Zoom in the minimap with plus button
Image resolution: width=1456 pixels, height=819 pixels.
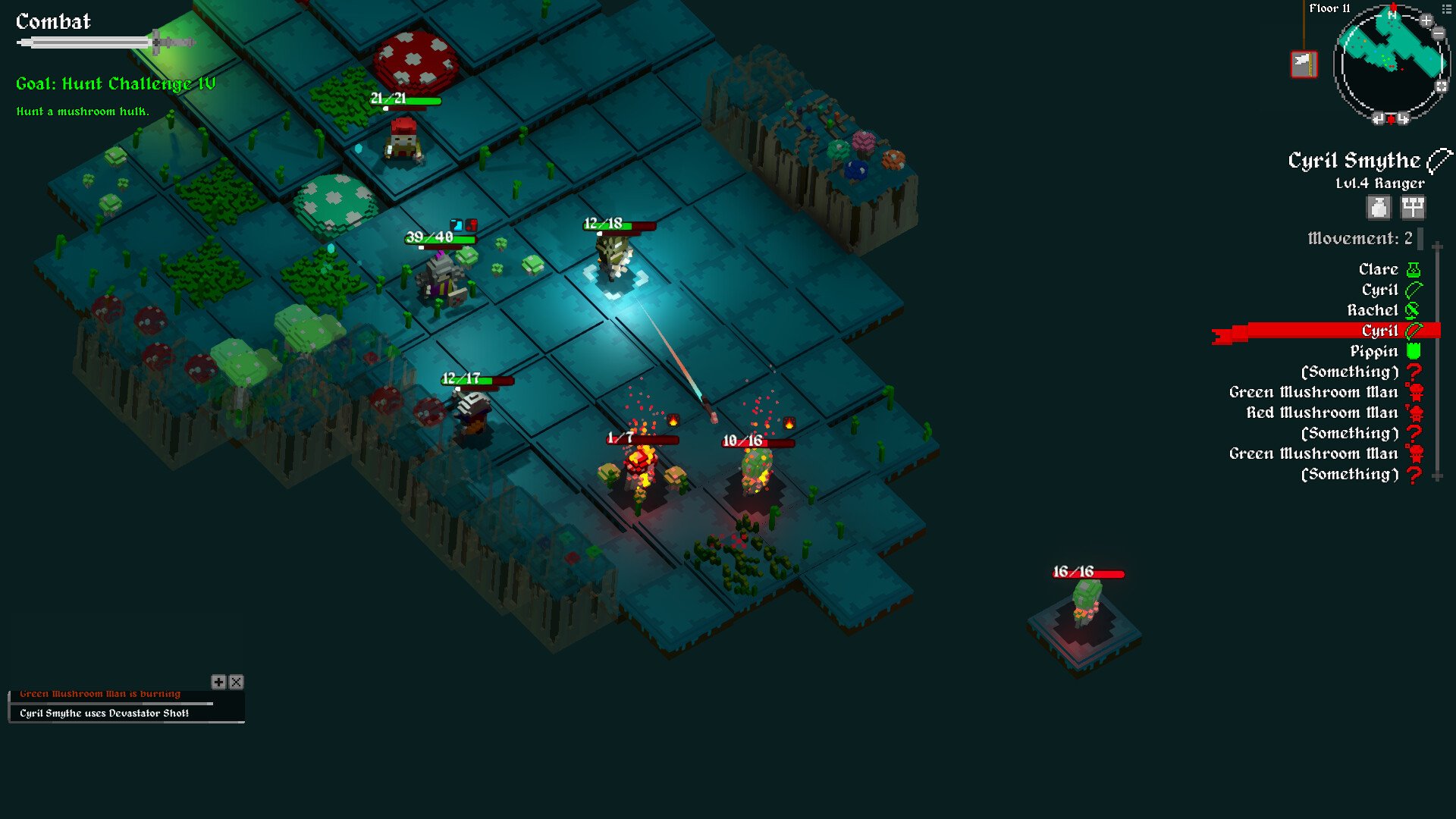1426,20
